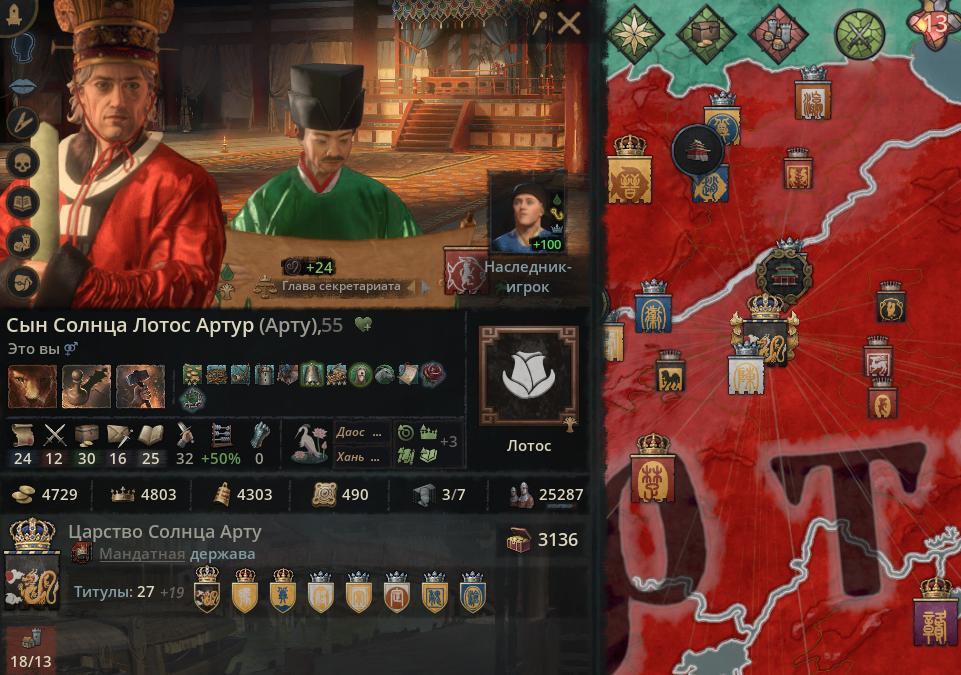
Task: Select the hammer trait icon
Action: (140, 386)
